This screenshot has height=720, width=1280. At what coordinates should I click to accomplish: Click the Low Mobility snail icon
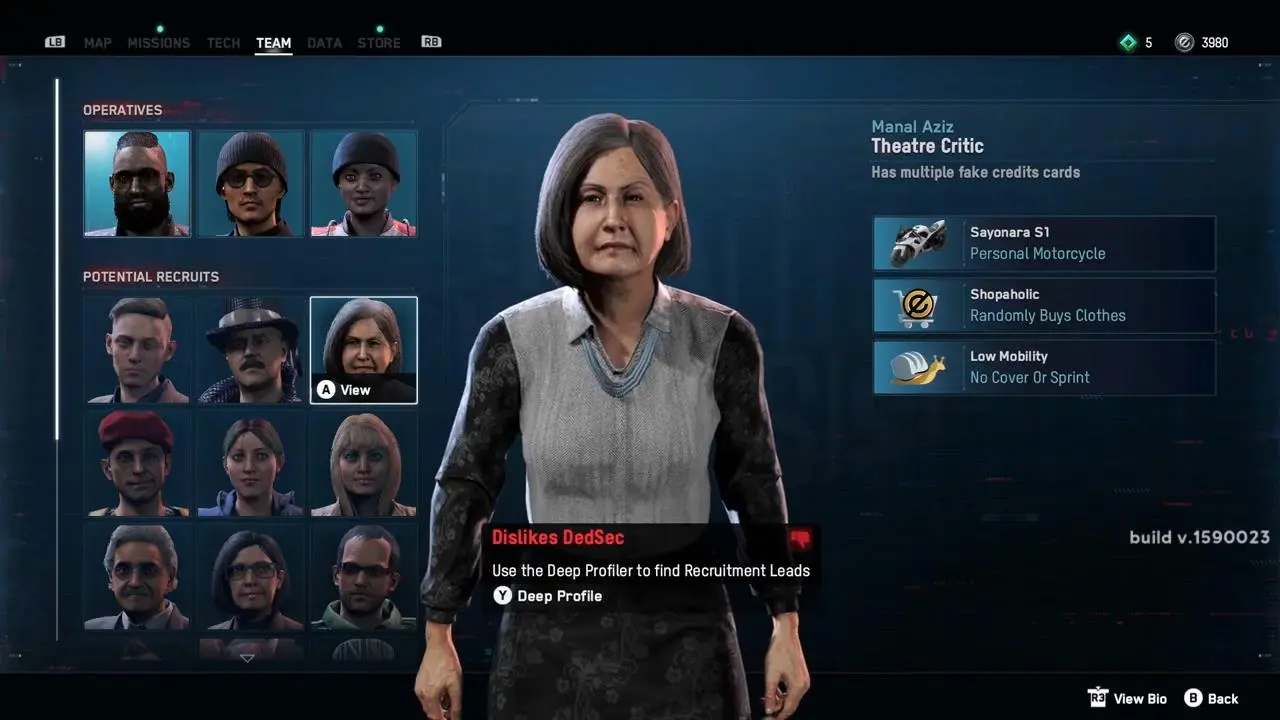pyautogui.click(x=917, y=367)
